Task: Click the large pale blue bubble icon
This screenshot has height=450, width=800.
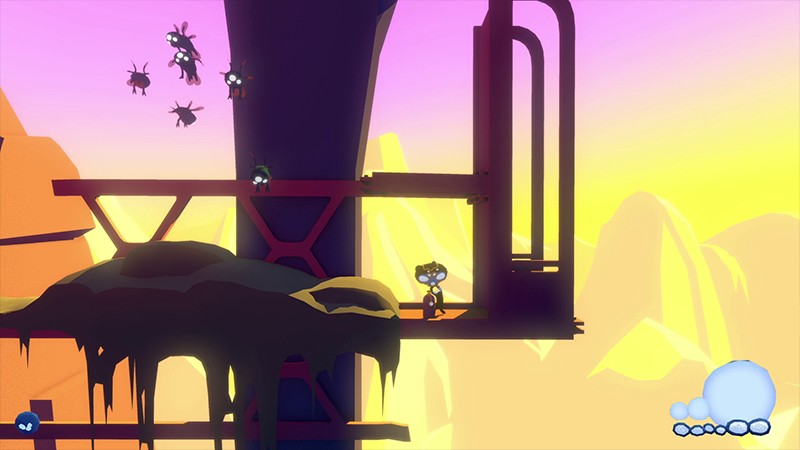Action: click(x=739, y=391)
